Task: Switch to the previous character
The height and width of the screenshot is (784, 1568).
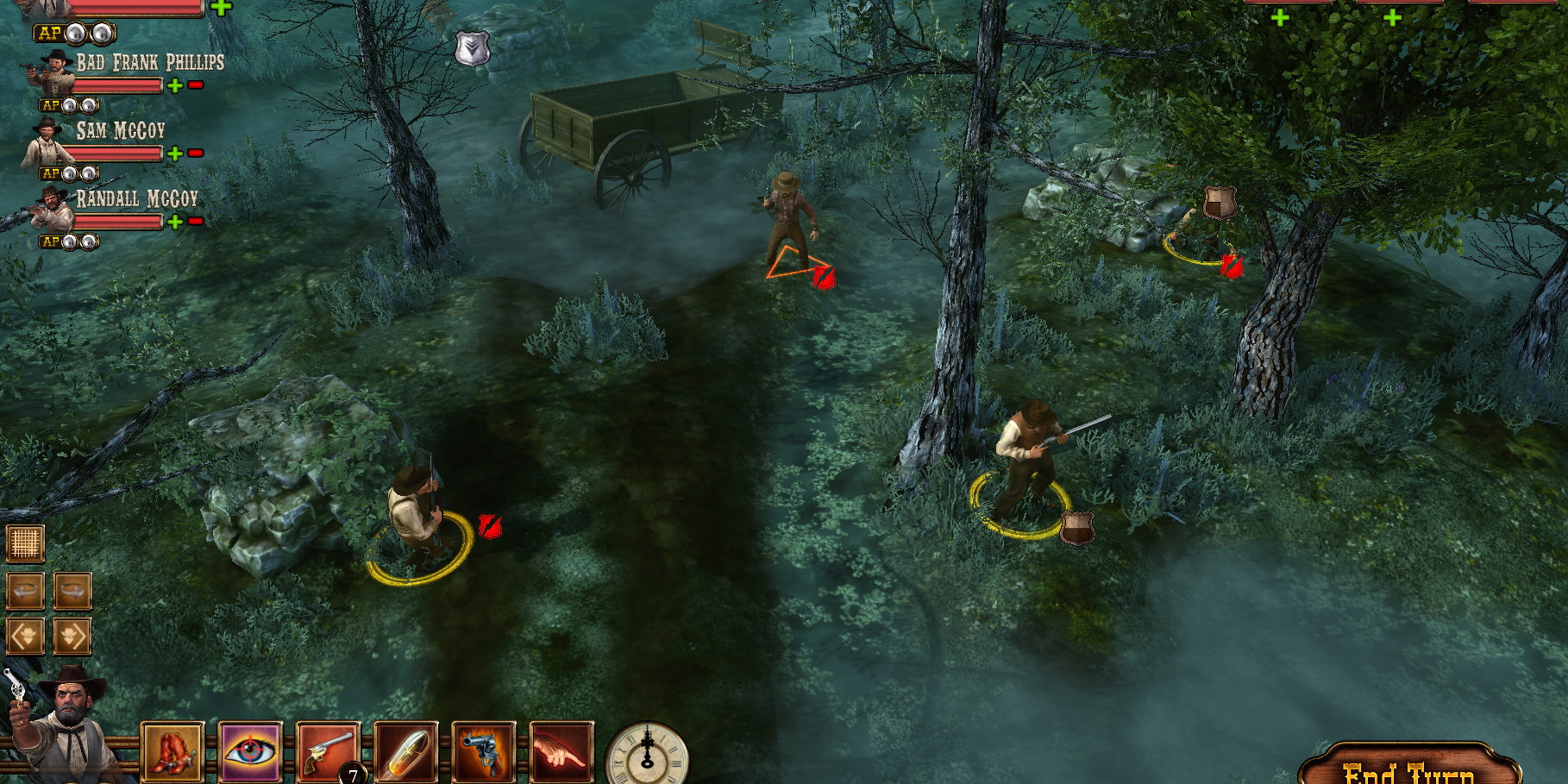Action: coord(26,637)
